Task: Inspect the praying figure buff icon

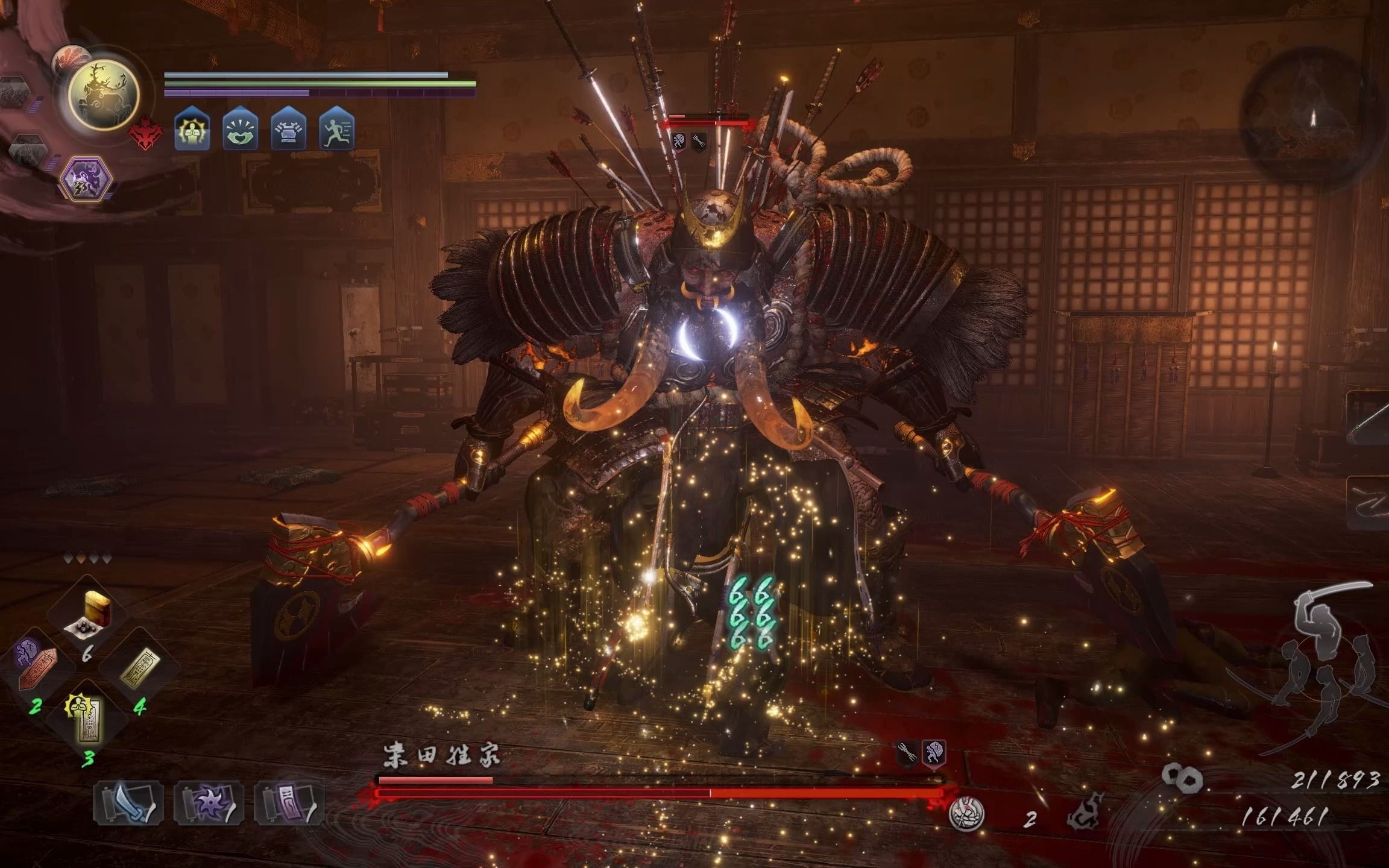Action: coord(192,131)
